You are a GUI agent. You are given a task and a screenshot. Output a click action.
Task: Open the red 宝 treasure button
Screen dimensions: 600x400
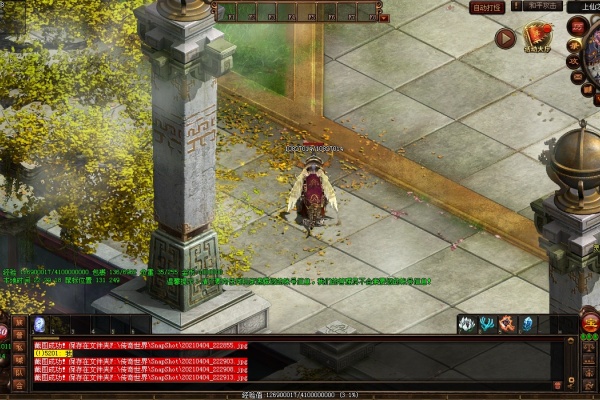point(590,323)
